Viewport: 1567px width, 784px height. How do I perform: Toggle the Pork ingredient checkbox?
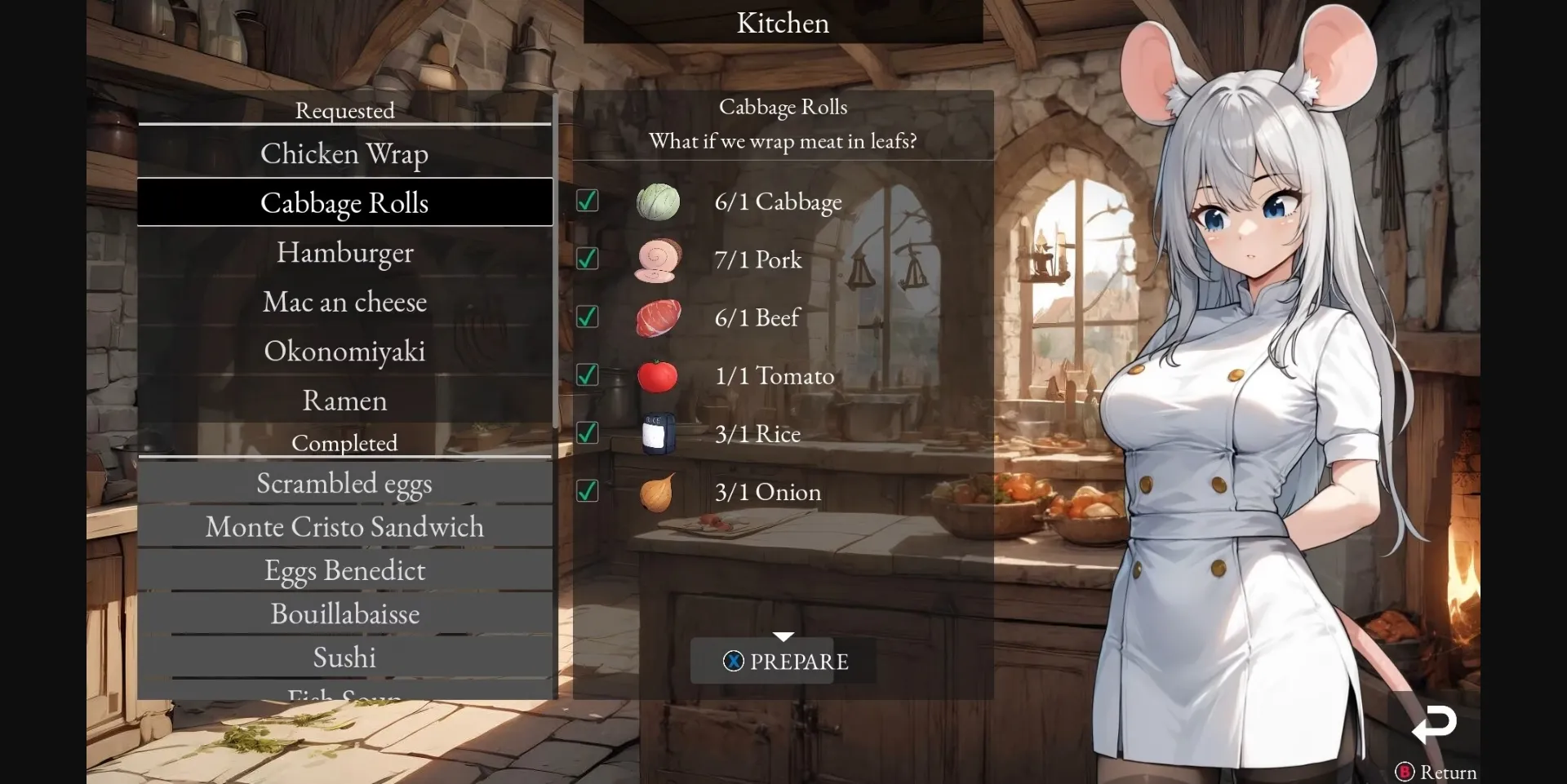[588, 259]
